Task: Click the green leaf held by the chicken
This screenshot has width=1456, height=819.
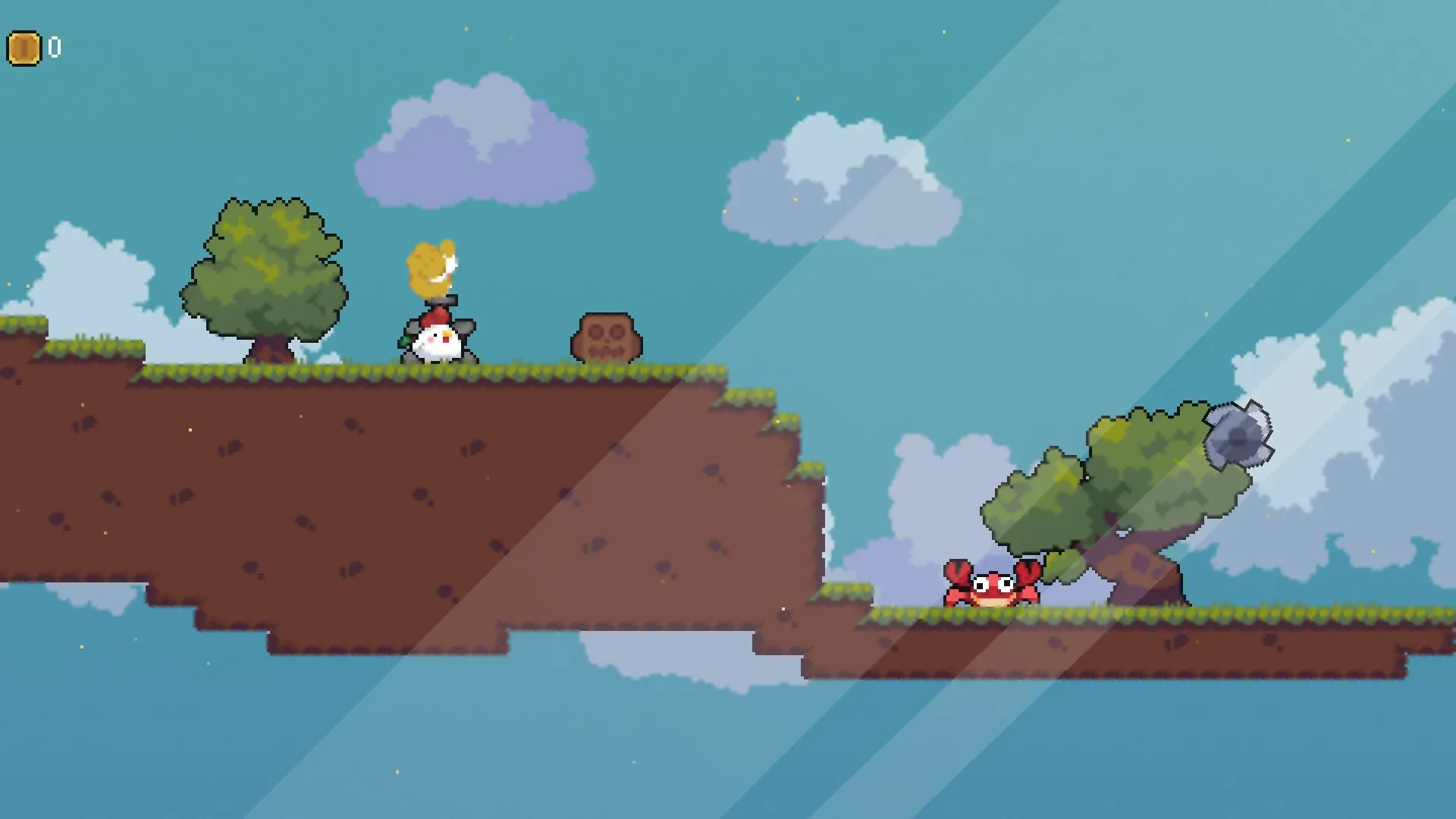Action: tap(404, 343)
